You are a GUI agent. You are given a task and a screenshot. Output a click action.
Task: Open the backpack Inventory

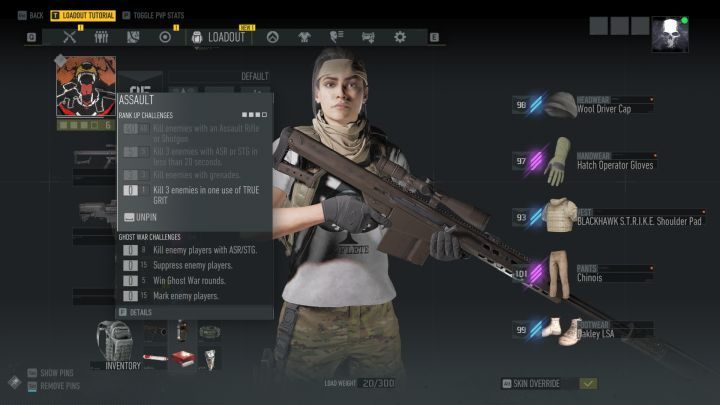(x=116, y=343)
